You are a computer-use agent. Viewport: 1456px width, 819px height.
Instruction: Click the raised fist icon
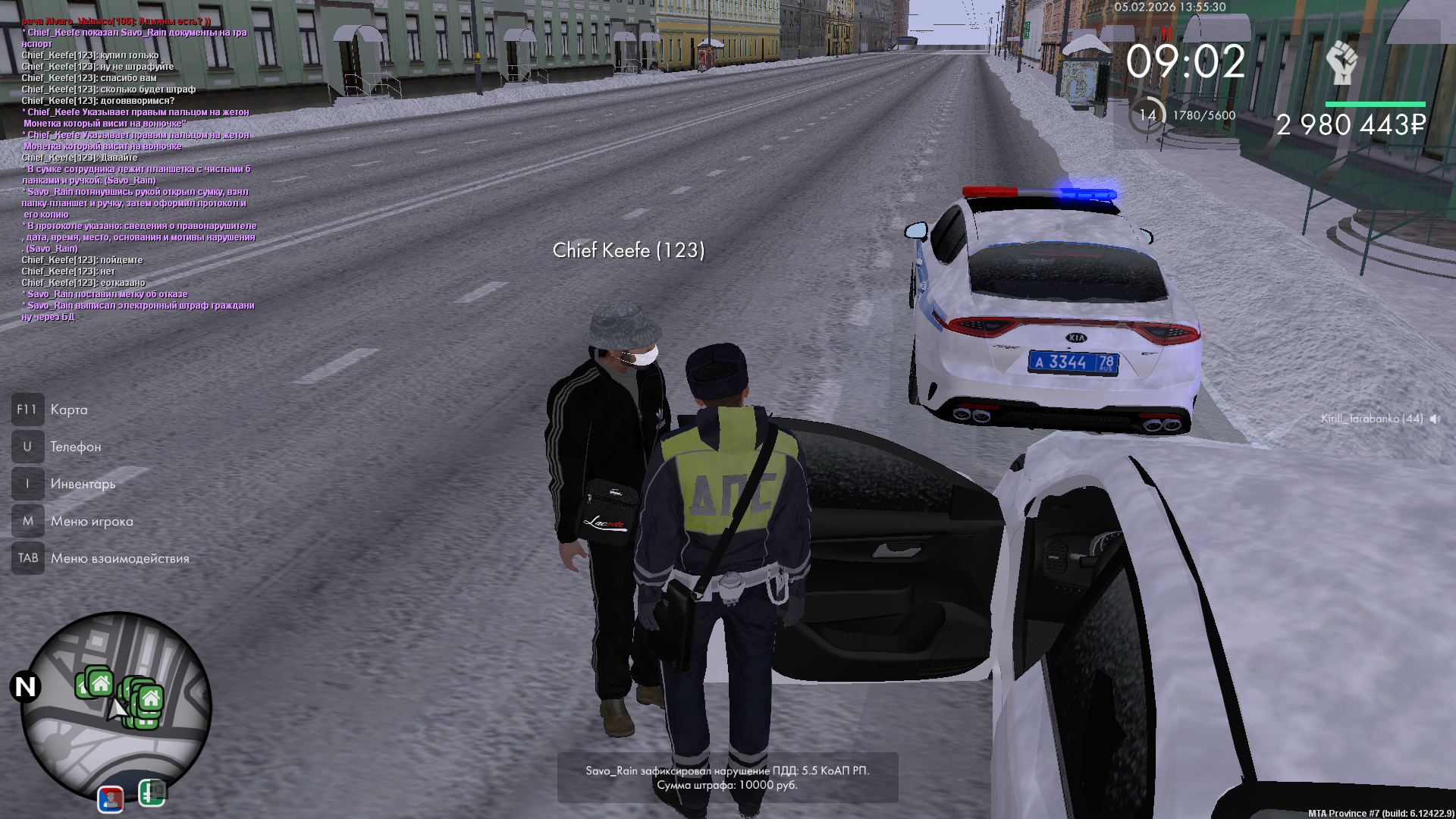pyautogui.click(x=1341, y=62)
